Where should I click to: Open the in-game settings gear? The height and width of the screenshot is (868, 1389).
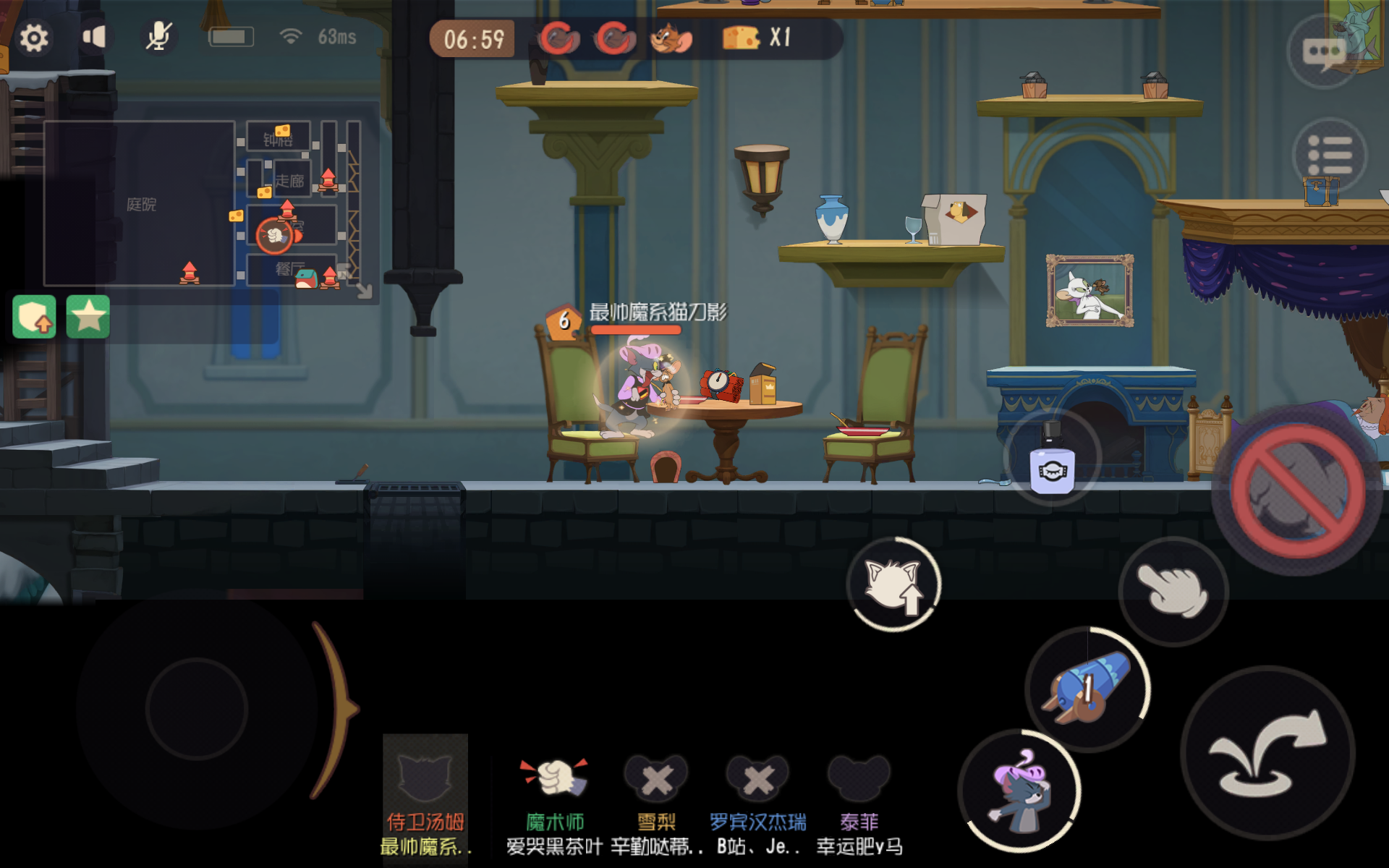coord(32,37)
